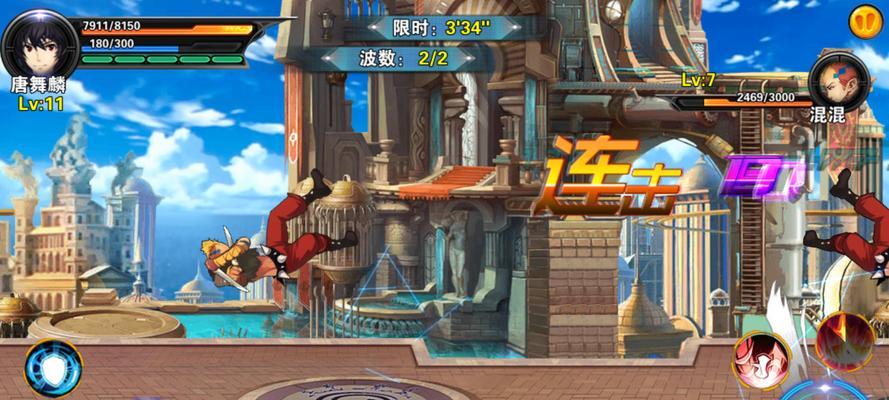The height and width of the screenshot is (400, 889).
Task: Activate the blue shield skill
Action: click(x=52, y=366)
